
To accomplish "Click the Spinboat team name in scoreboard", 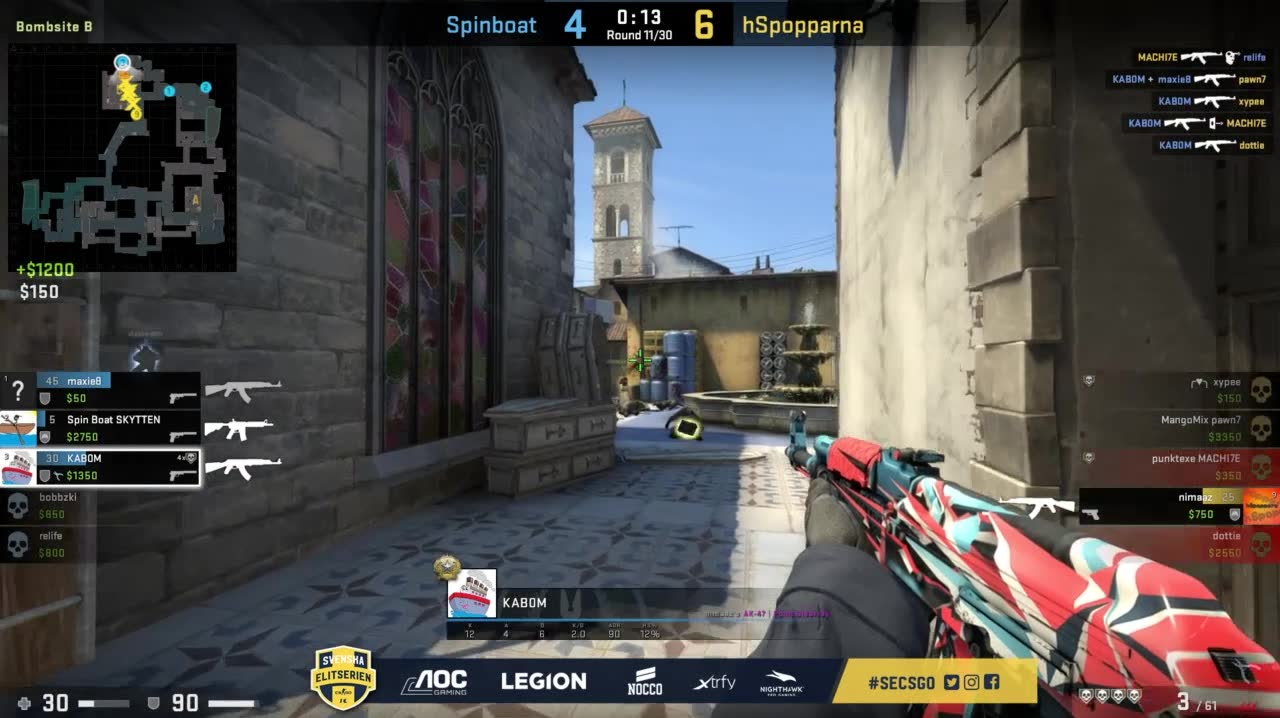I will point(491,25).
